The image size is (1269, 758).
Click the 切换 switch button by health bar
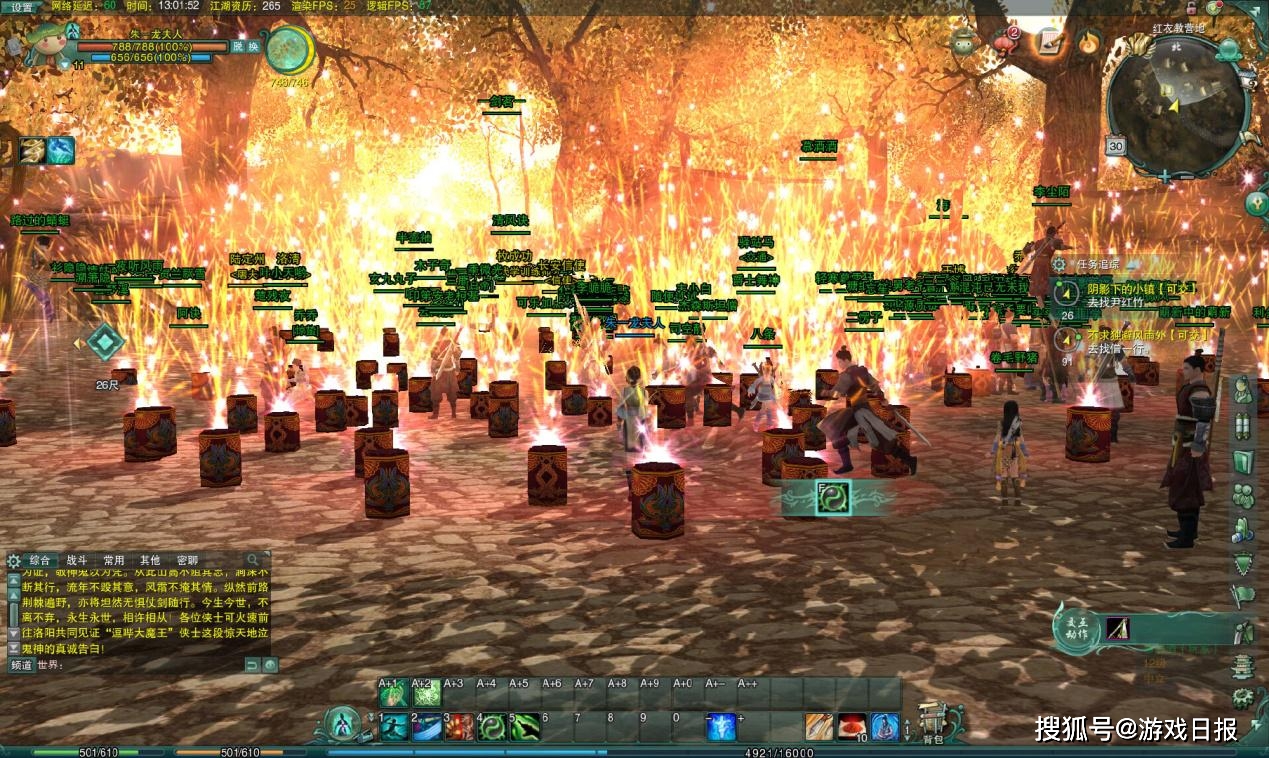245,46
